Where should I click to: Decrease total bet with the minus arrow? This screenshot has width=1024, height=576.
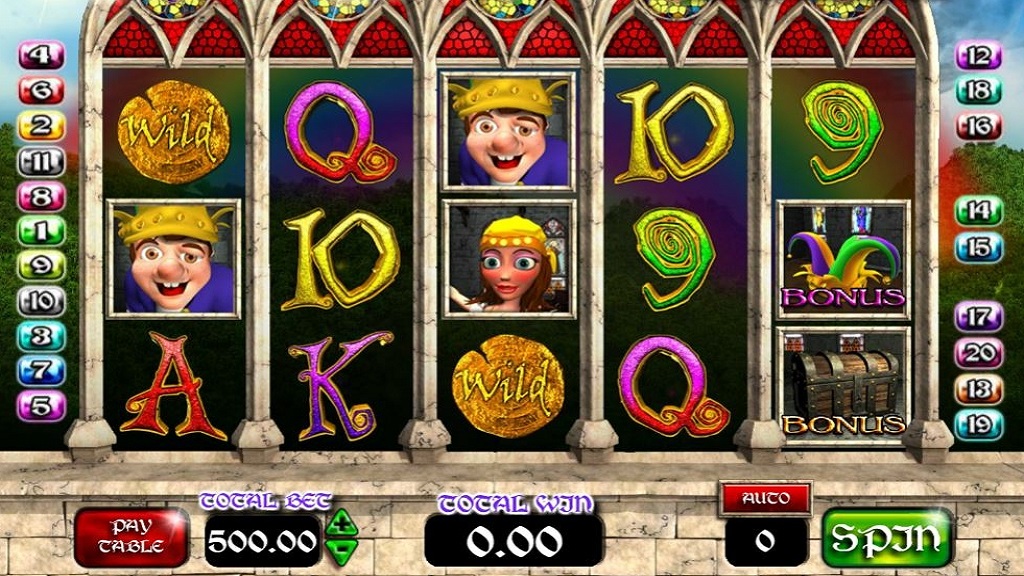click(341, 548)
